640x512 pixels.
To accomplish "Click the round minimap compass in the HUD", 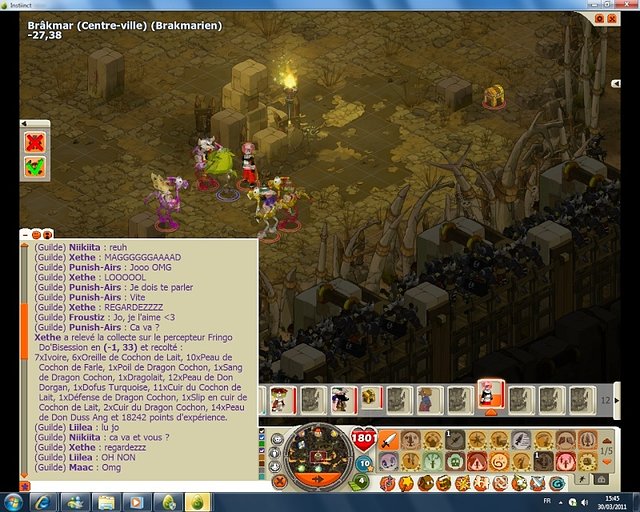I will pos(315,451).
